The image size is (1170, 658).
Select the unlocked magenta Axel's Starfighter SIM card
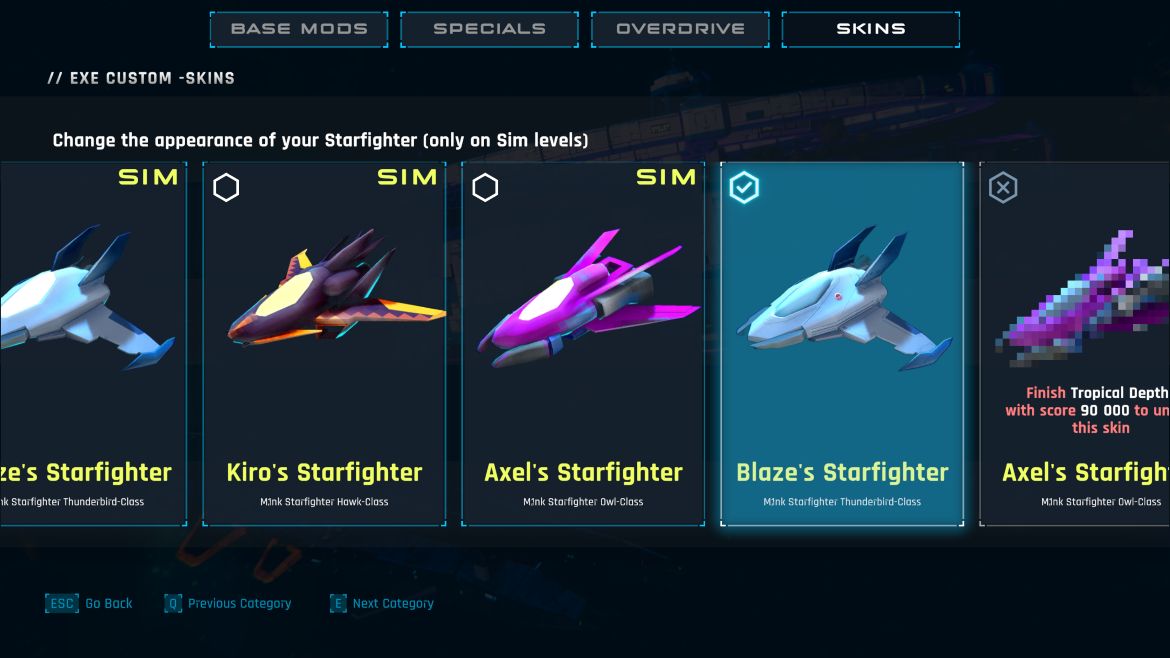tap(583, 343)
